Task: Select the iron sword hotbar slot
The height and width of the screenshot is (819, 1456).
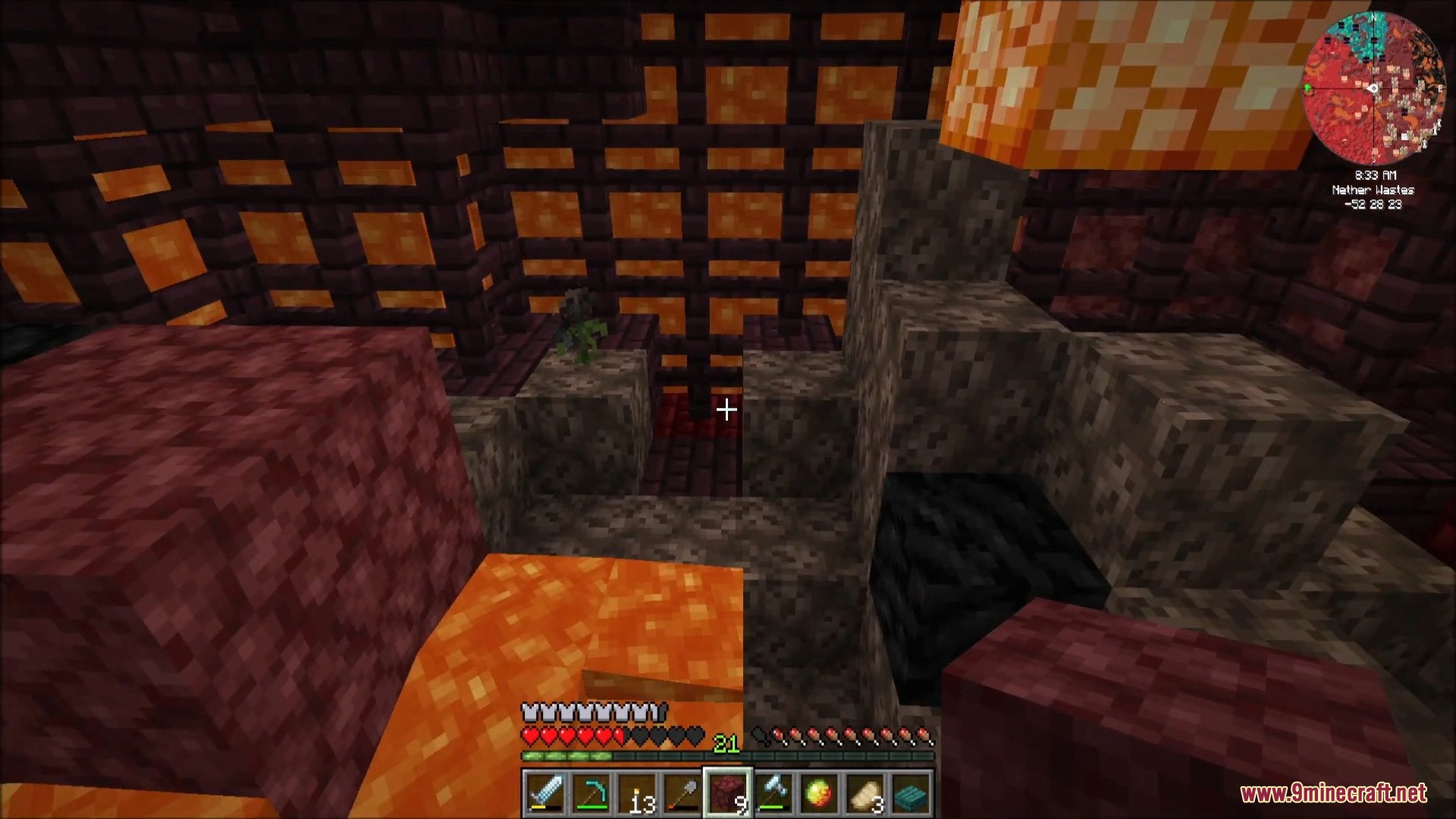Action: click(544, 793)
